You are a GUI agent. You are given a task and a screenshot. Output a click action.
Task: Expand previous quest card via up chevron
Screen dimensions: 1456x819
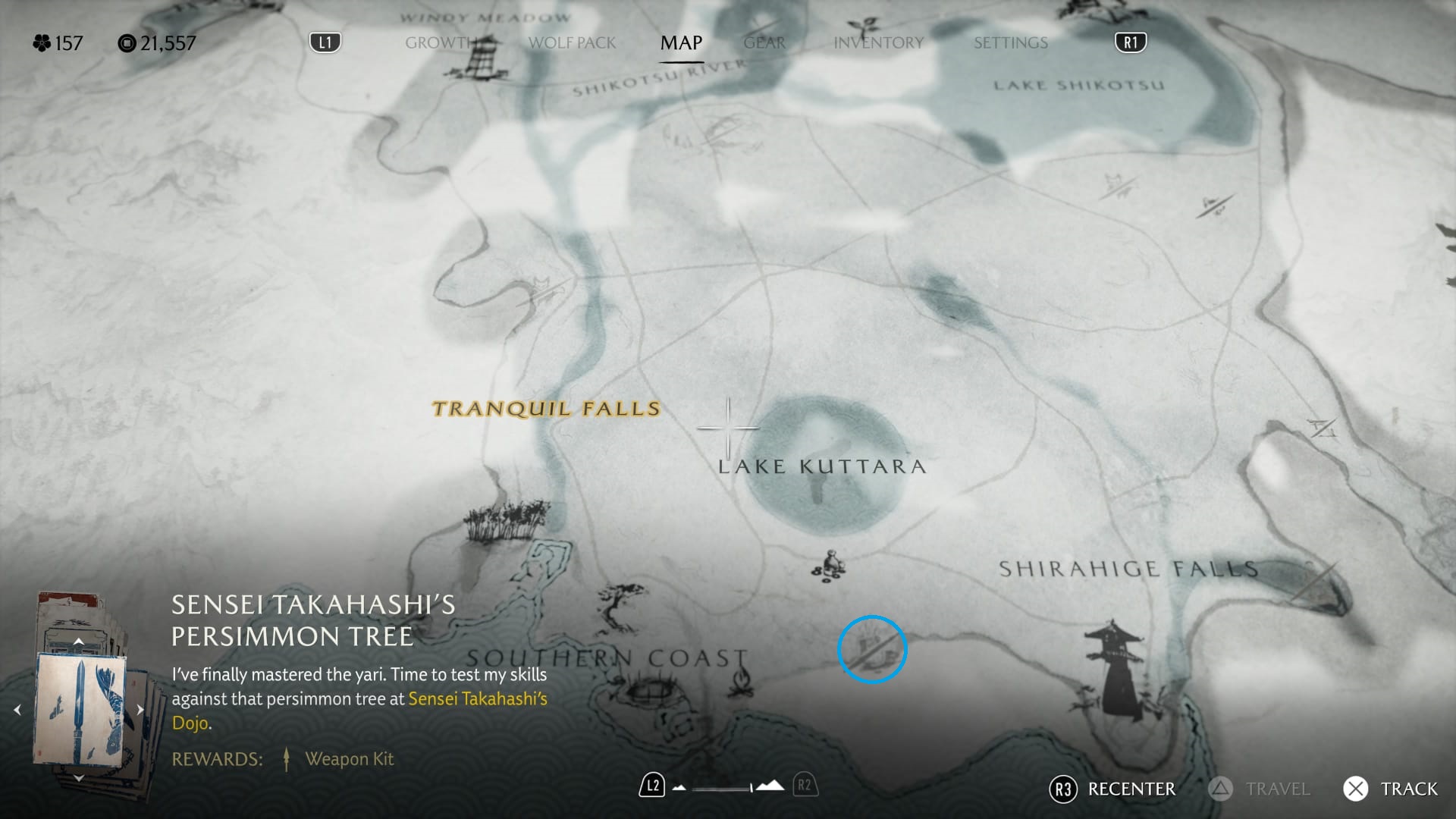(79, 641)
